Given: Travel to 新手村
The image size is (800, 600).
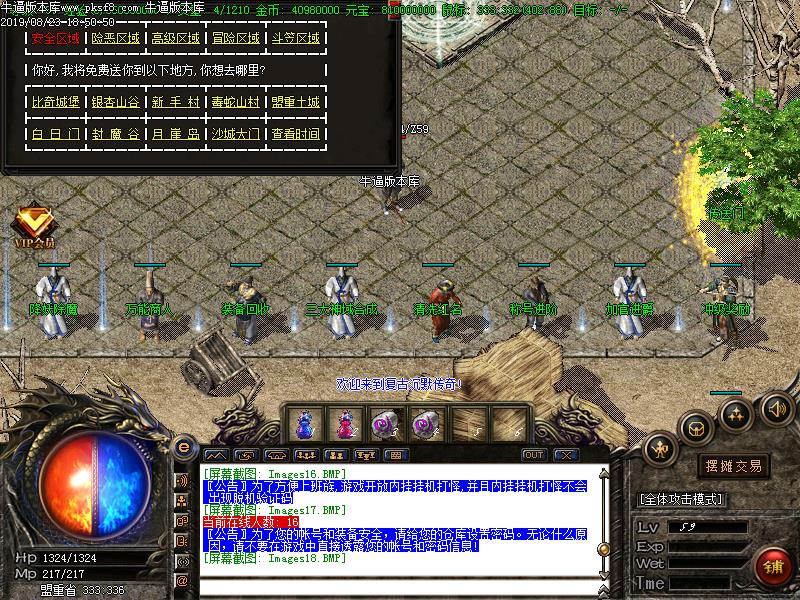Looking at the screenshot, I should point(175,103).
